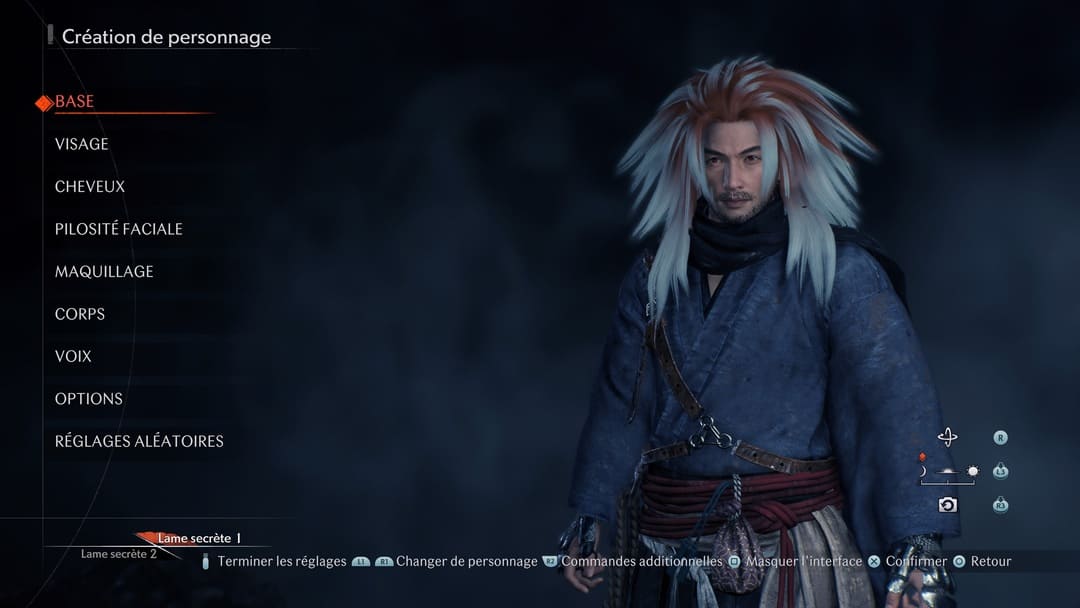Open the VOIX voice selection
This screenshot has width=1080, height=608.
[x=73, y=357]
